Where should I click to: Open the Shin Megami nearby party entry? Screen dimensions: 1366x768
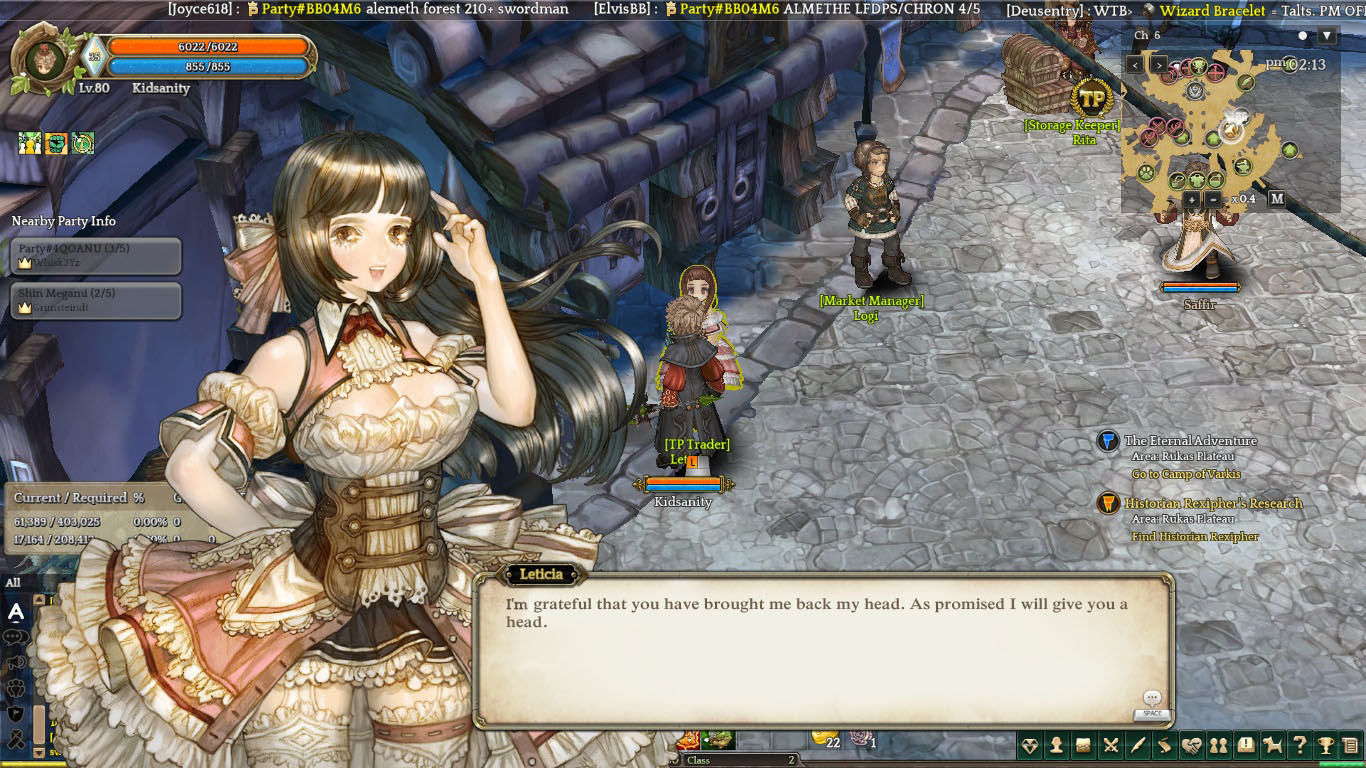(x=96, y=300)
